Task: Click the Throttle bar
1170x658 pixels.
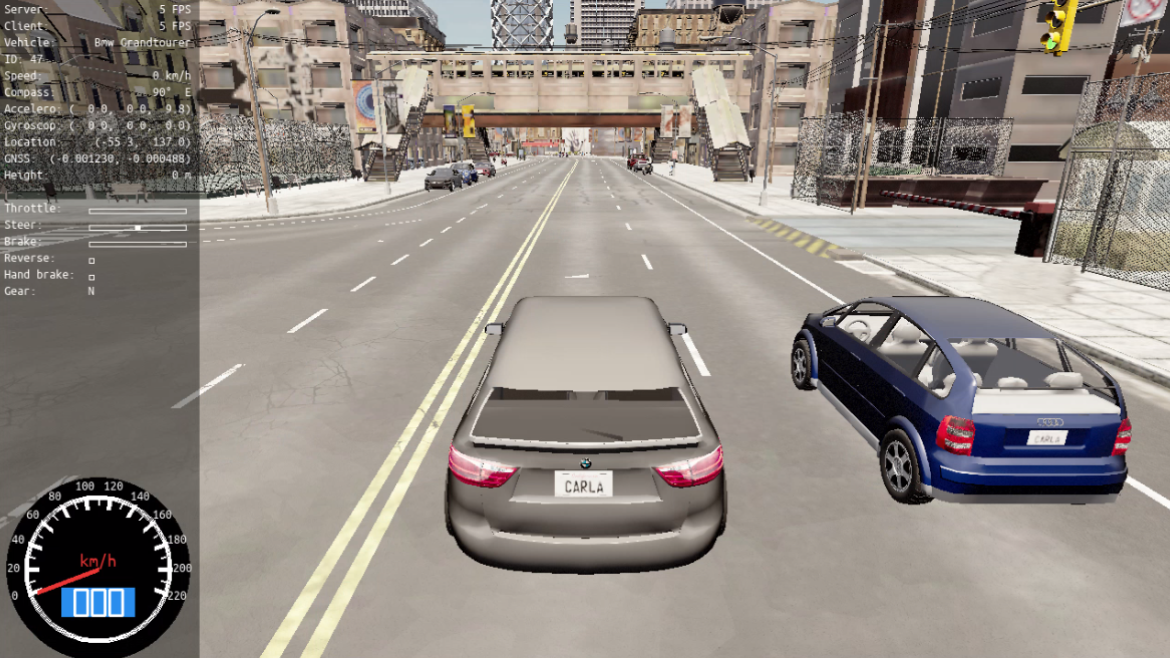Action: coord(137,211)
